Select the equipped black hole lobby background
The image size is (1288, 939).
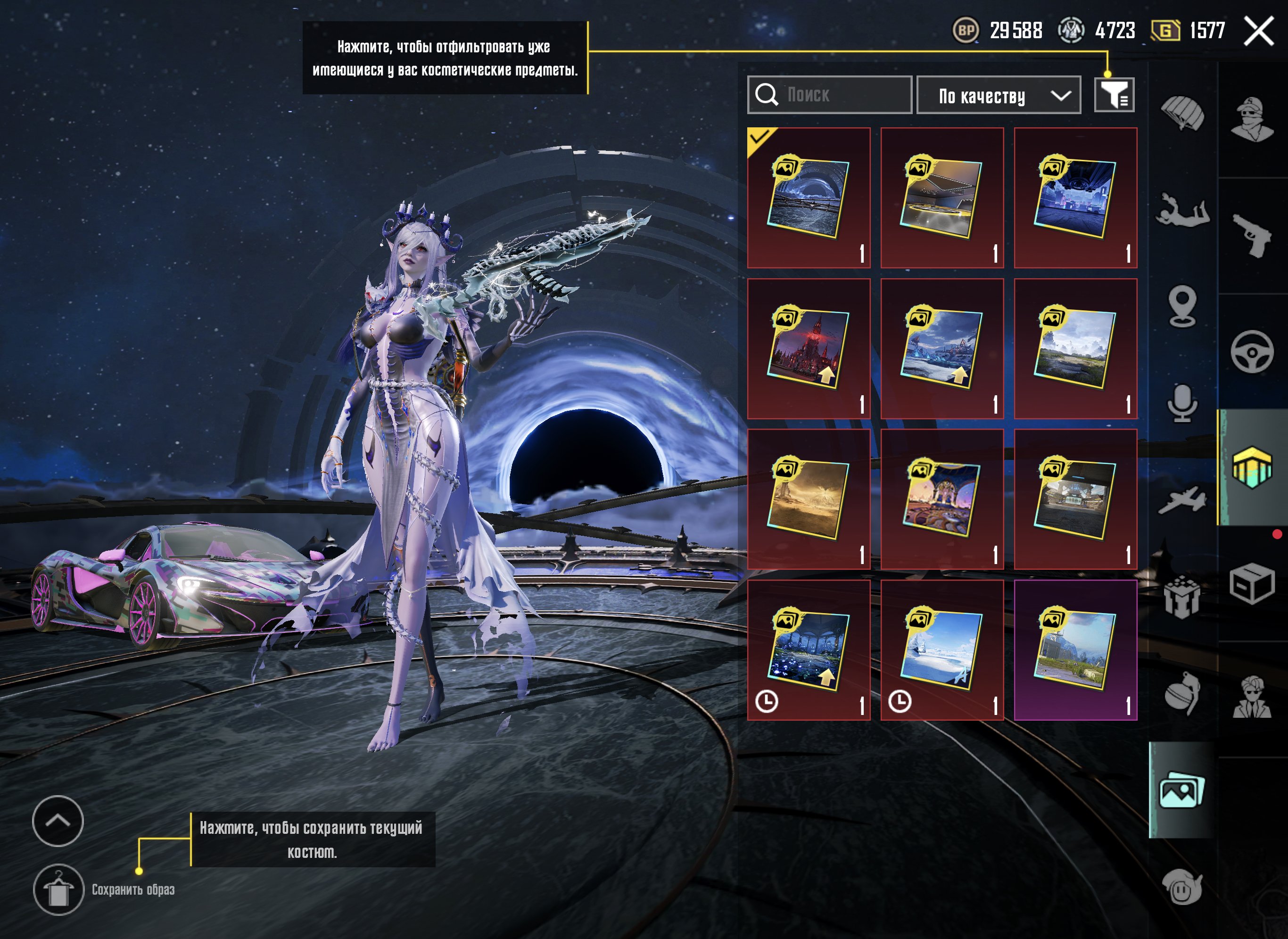pyautogui.click(x=809, y=198)
